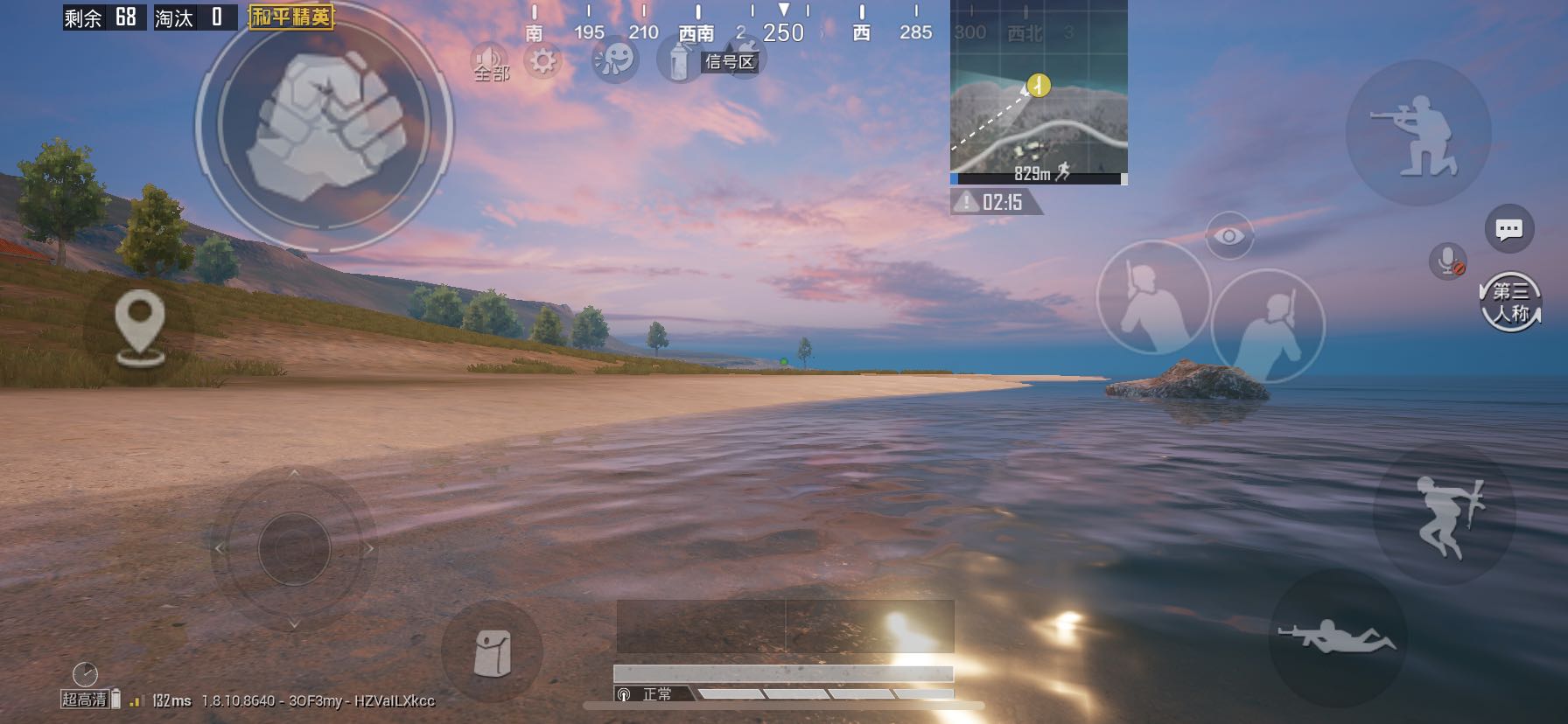1568x724 pixels.
Task: Open the gear settings icon
Action: click(542, 60)
